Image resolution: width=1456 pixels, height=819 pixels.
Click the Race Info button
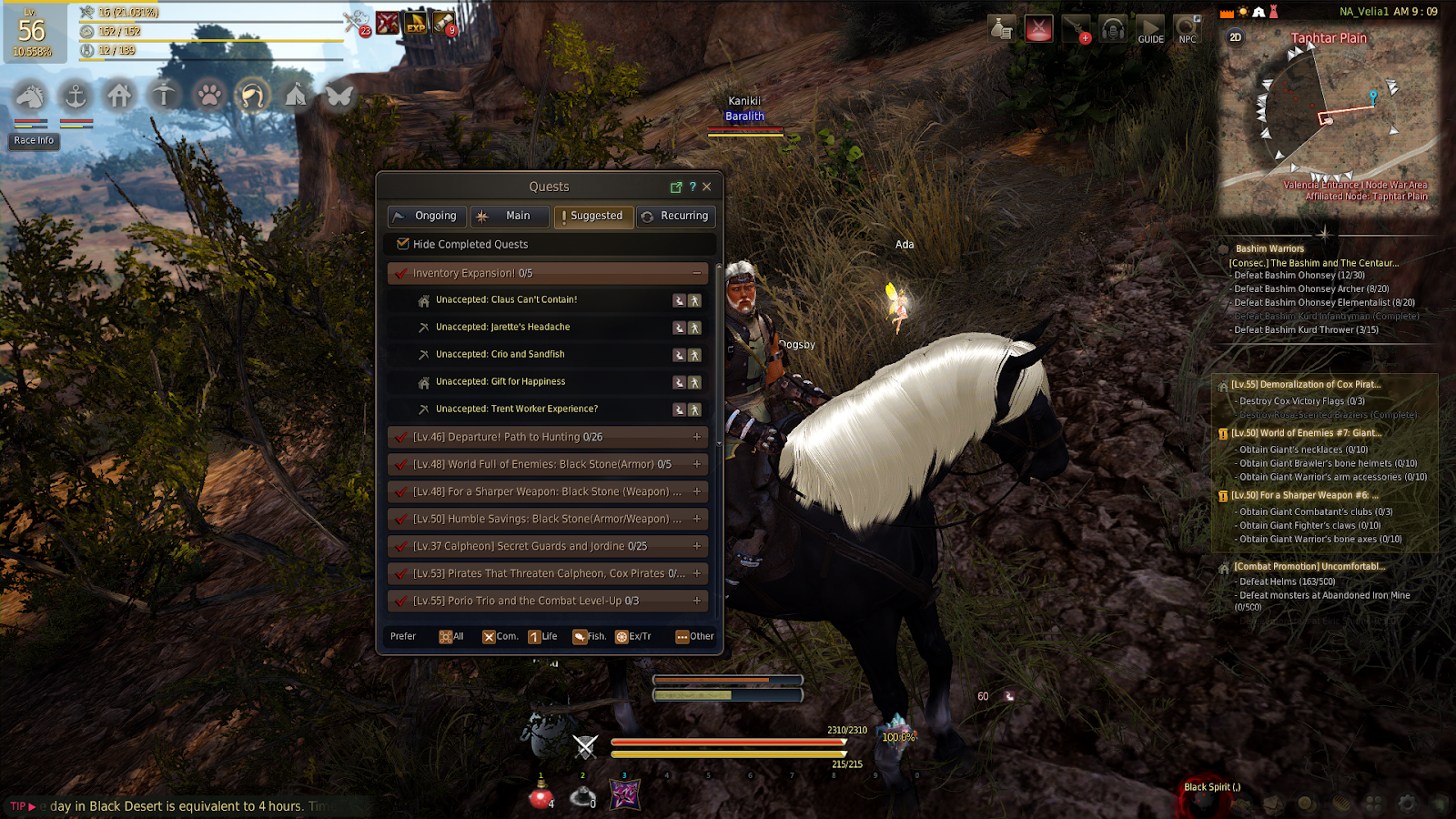point(34,141)
